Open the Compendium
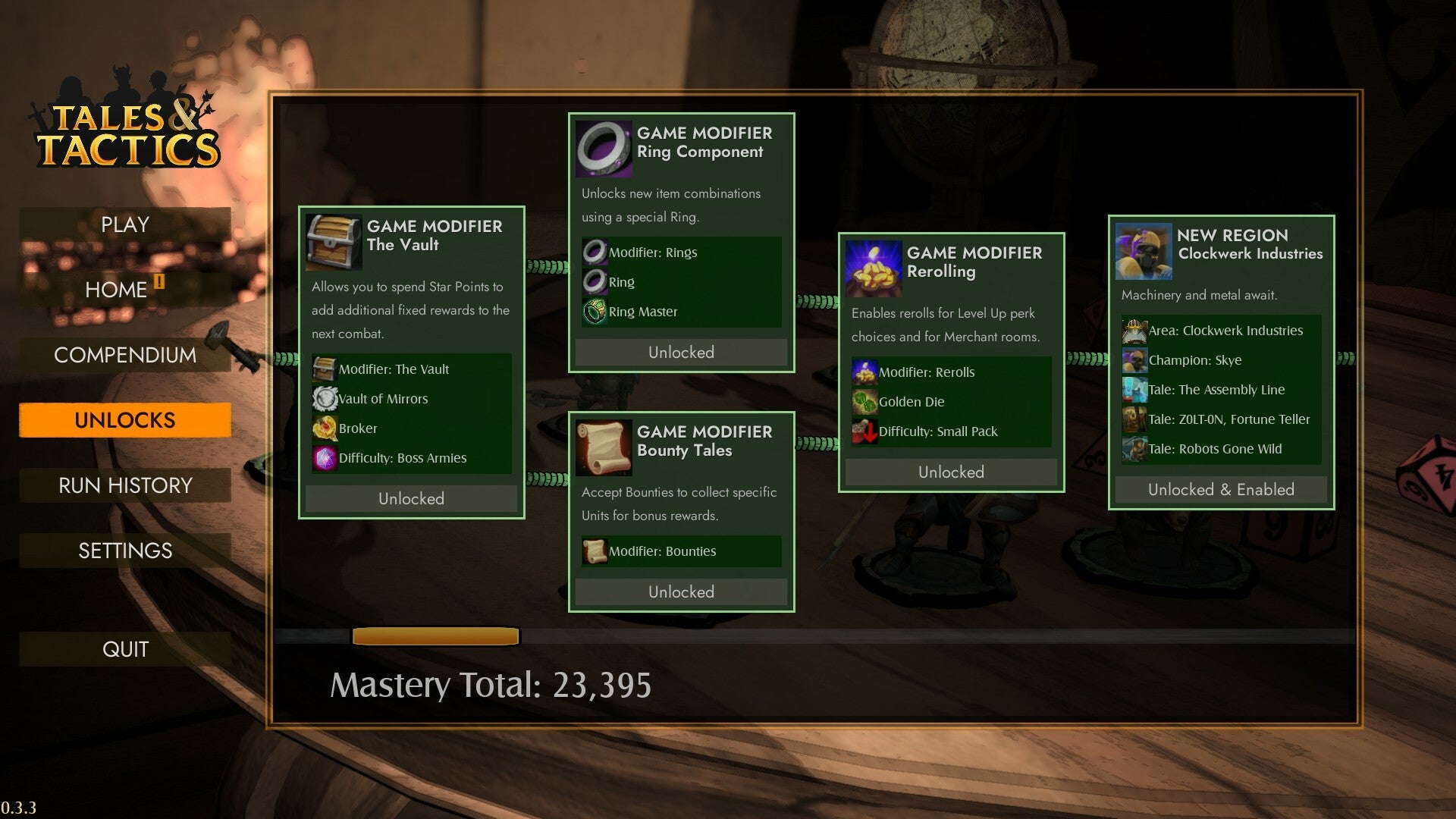 coord(125,355)
